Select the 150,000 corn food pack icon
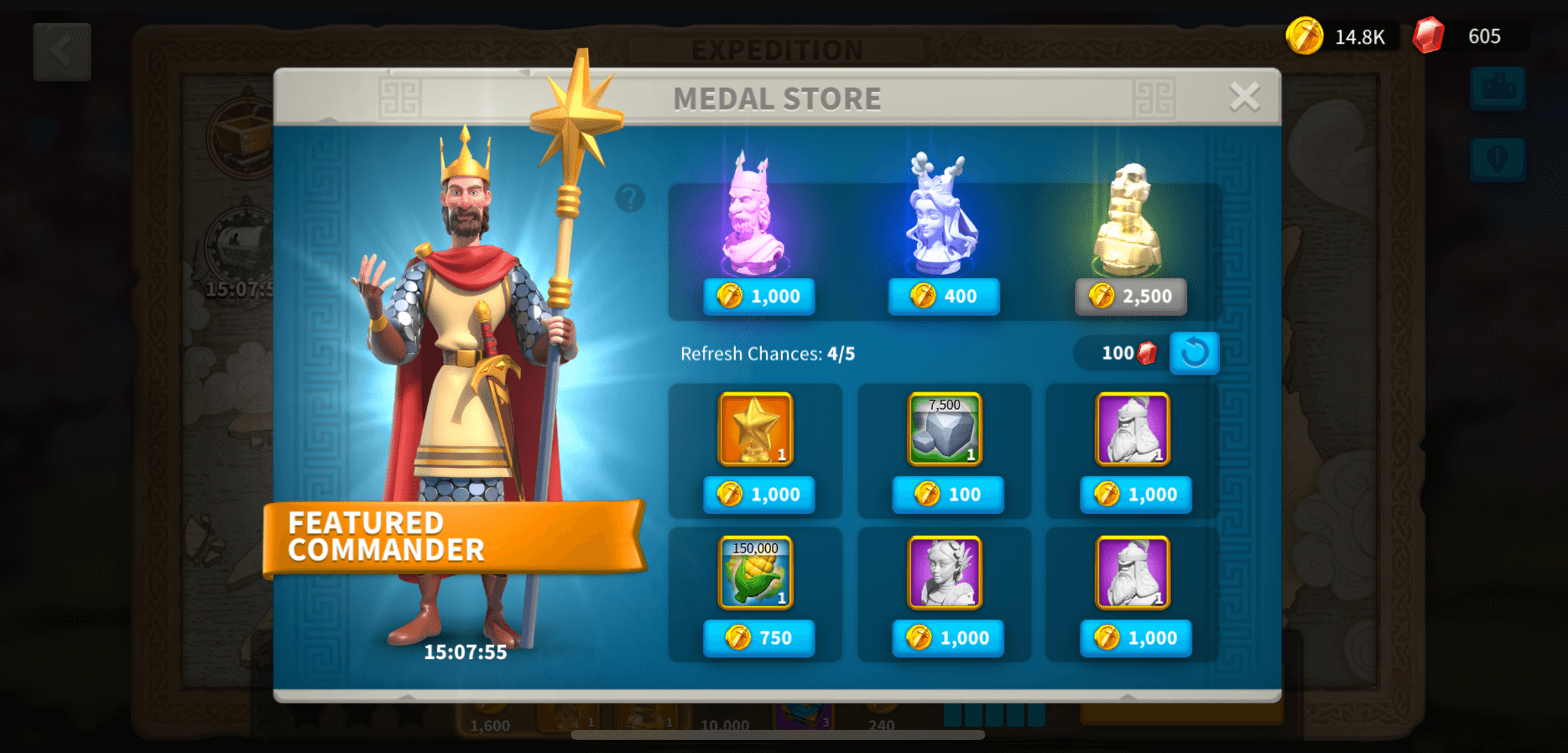Viewport: 1568px width, 753px height. (754, 573)
